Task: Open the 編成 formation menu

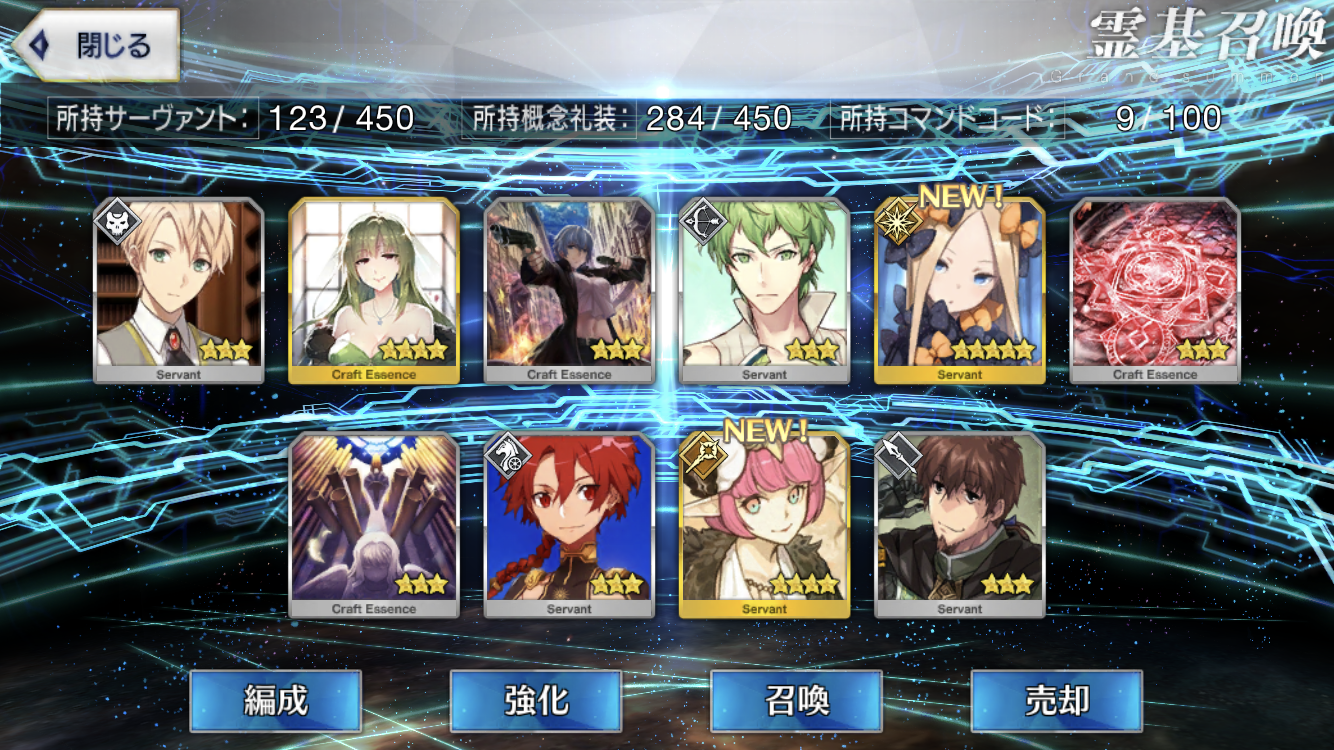Action: [x=275, y=701]
